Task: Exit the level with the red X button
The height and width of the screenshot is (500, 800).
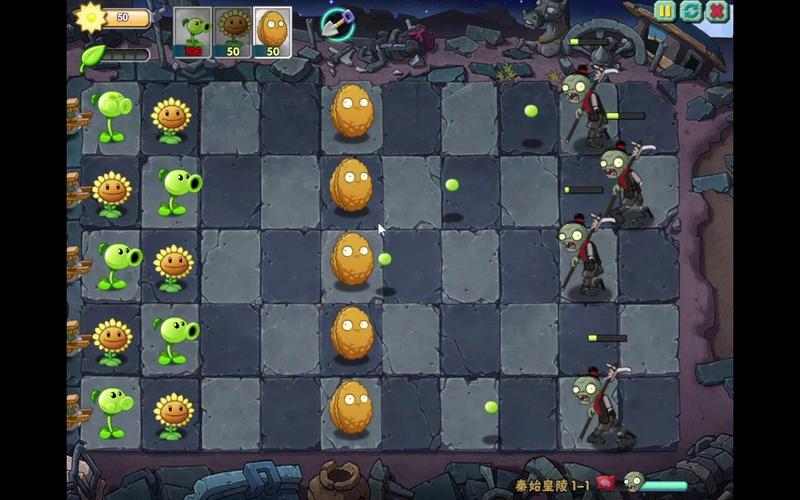Action: point(717,11)
